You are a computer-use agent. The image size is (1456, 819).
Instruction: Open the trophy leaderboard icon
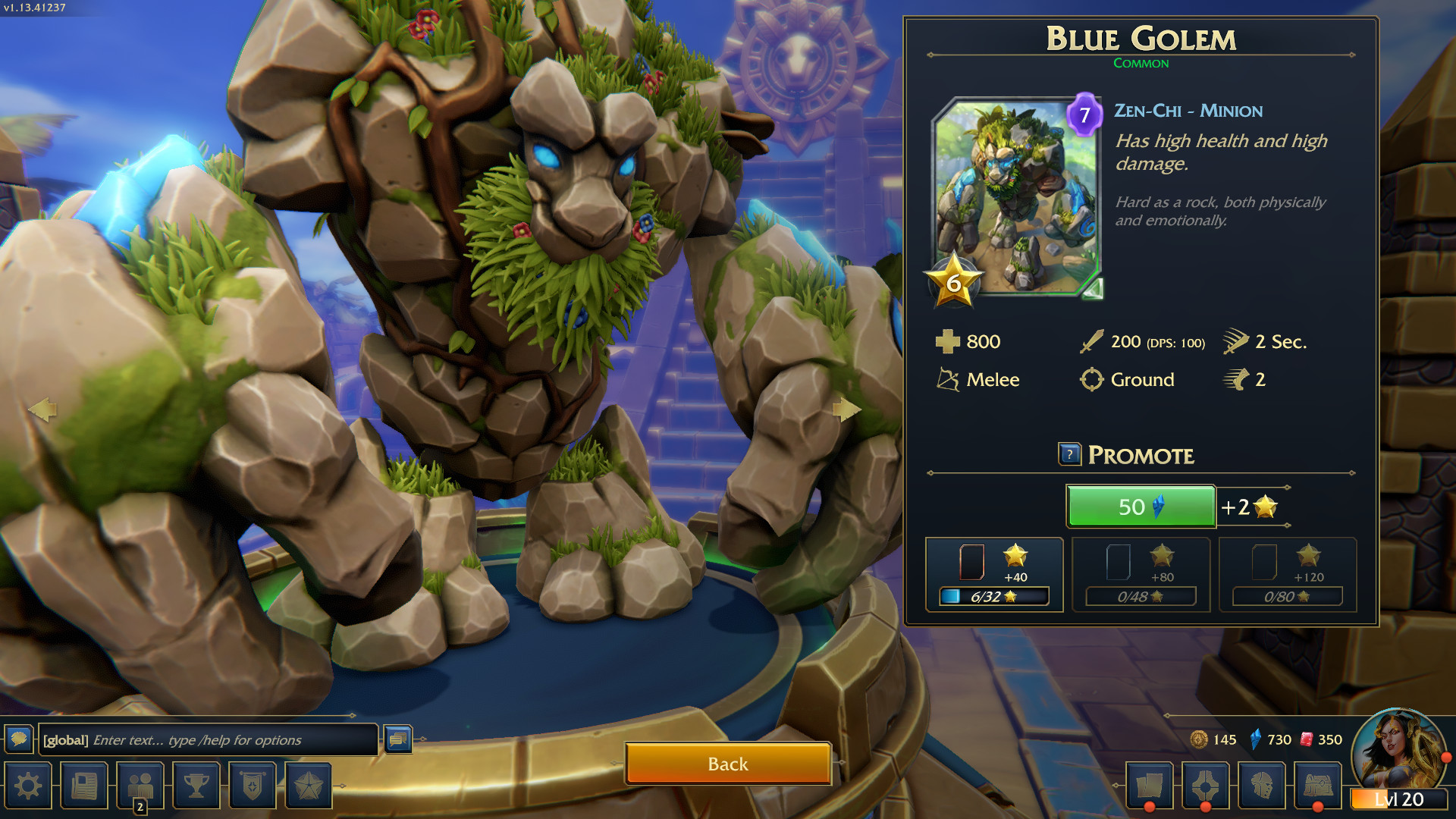tap(196, 786)
